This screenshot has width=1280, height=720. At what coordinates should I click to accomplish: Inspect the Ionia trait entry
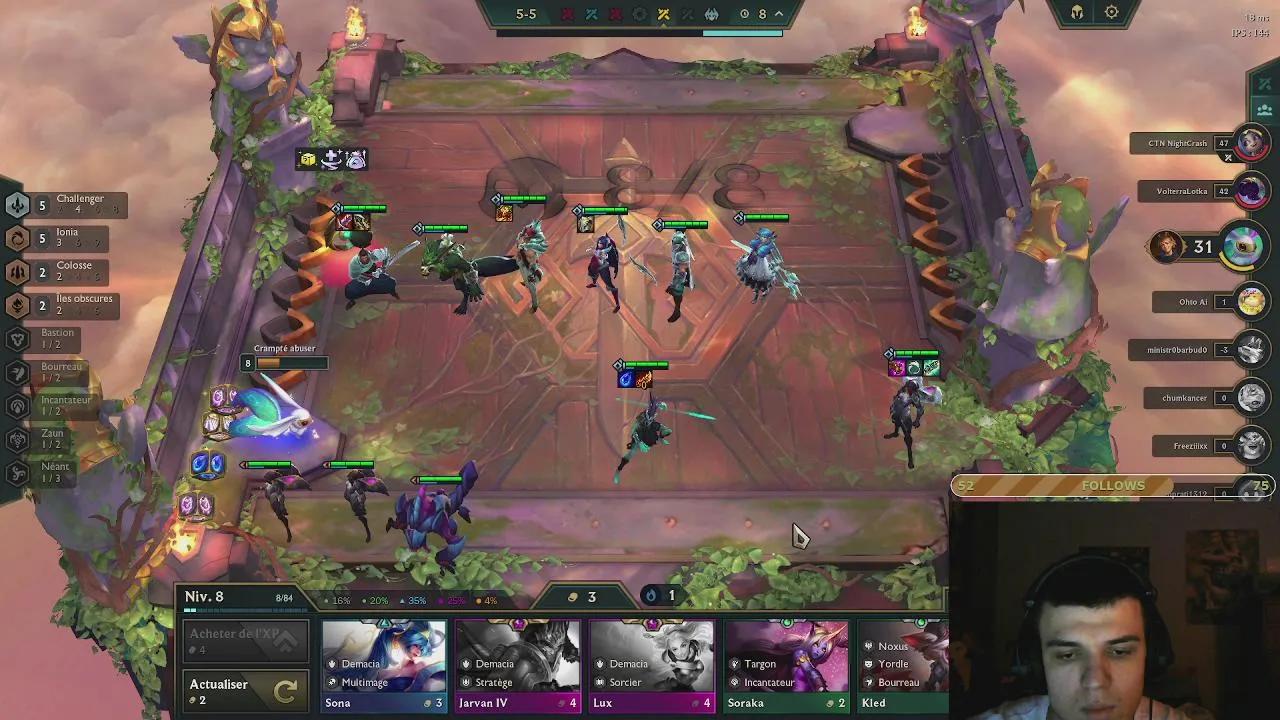pos(60,237)
